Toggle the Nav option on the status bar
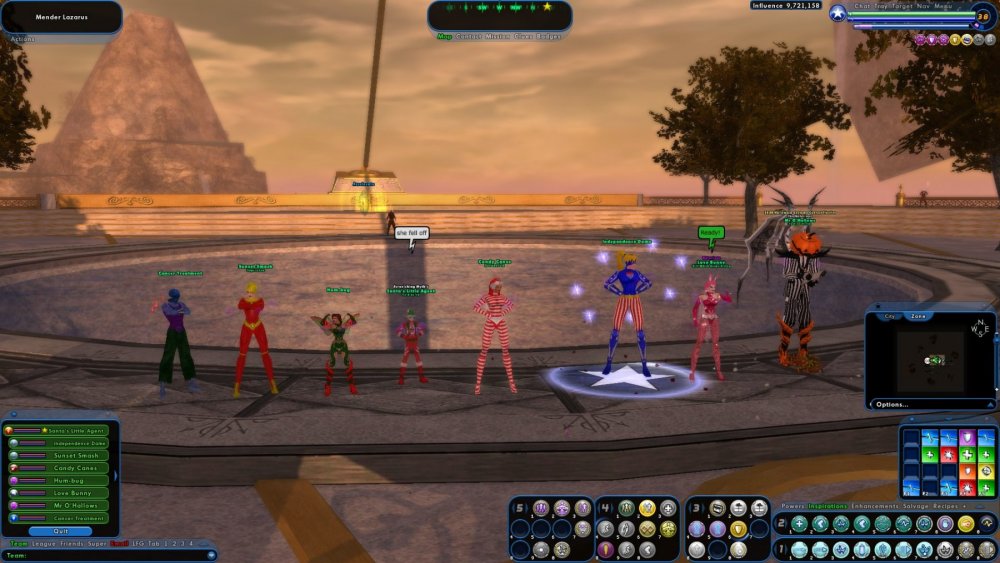The image size is (1000, 563). 921,6
